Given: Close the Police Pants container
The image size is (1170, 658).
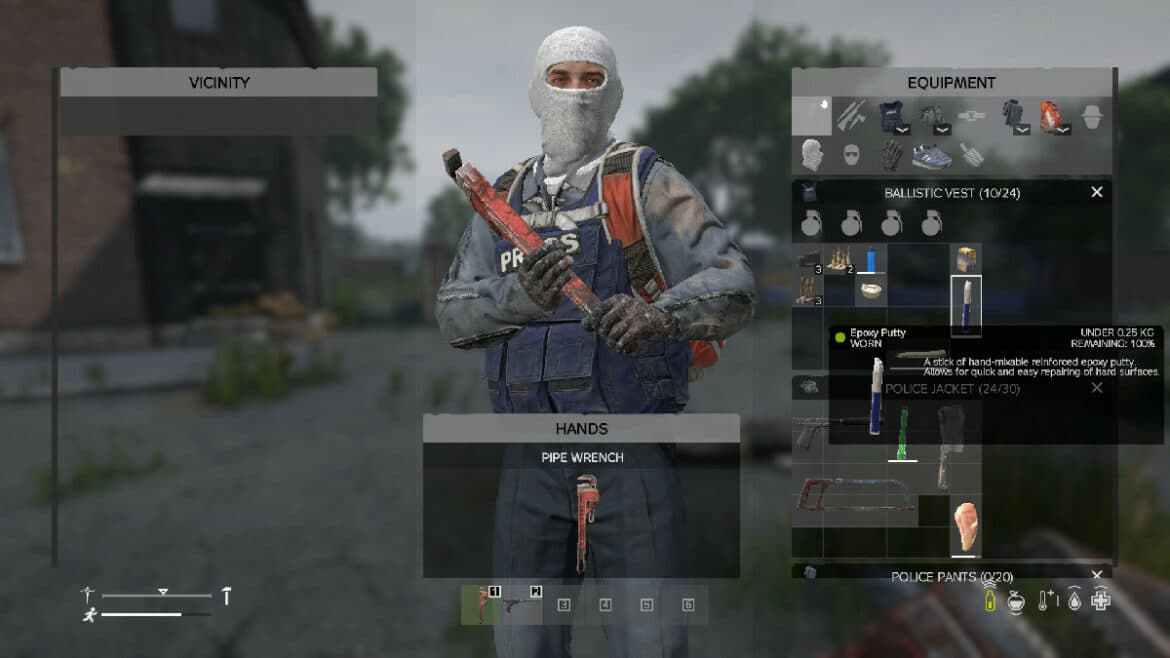Looking at the screenshot, I should coord(1096,575).
